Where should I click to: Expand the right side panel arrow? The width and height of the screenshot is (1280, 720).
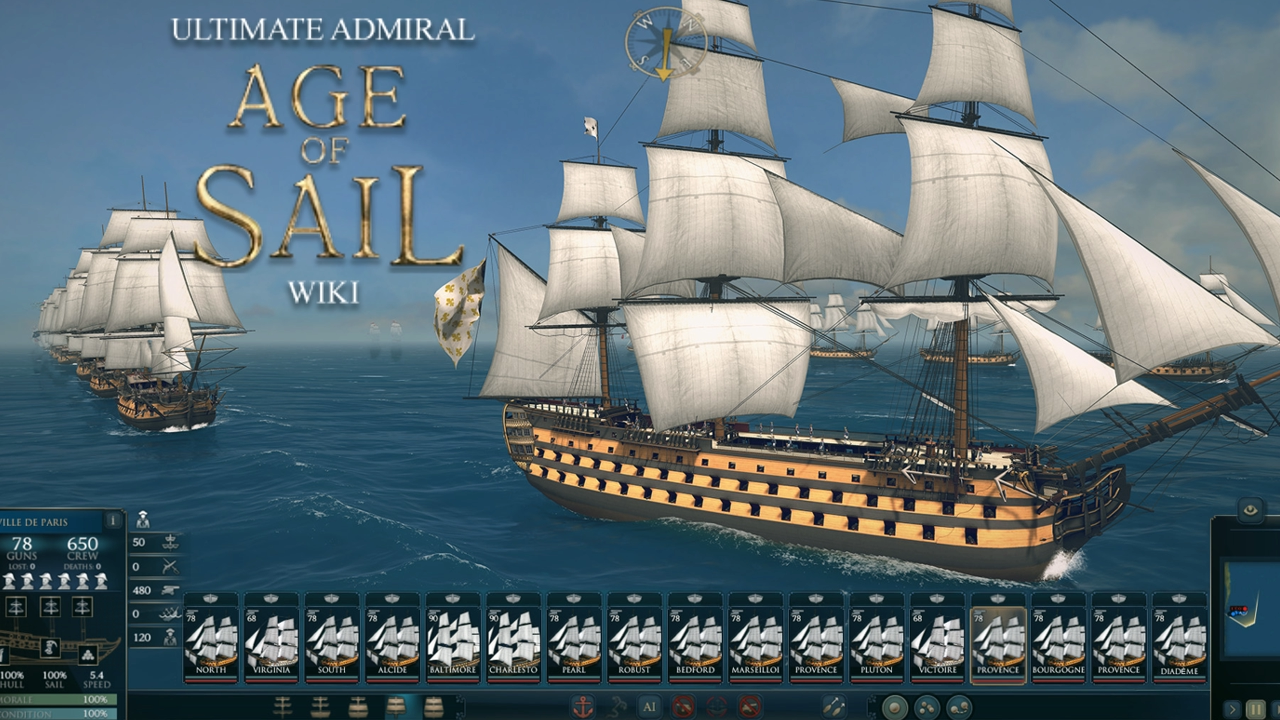point(1231,709)
